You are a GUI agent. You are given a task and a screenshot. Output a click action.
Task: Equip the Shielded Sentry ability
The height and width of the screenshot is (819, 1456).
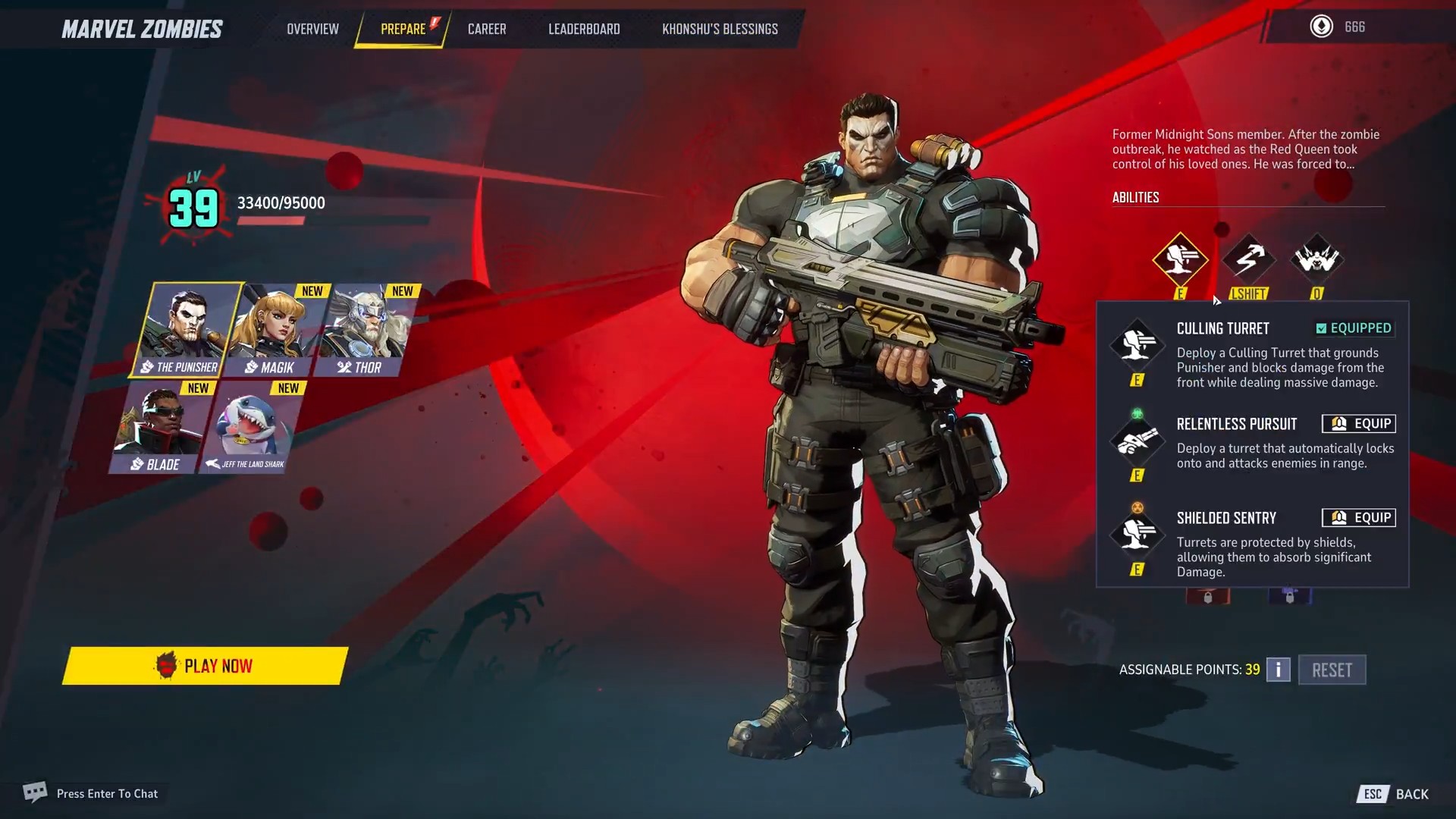(x=1358, y=518)
